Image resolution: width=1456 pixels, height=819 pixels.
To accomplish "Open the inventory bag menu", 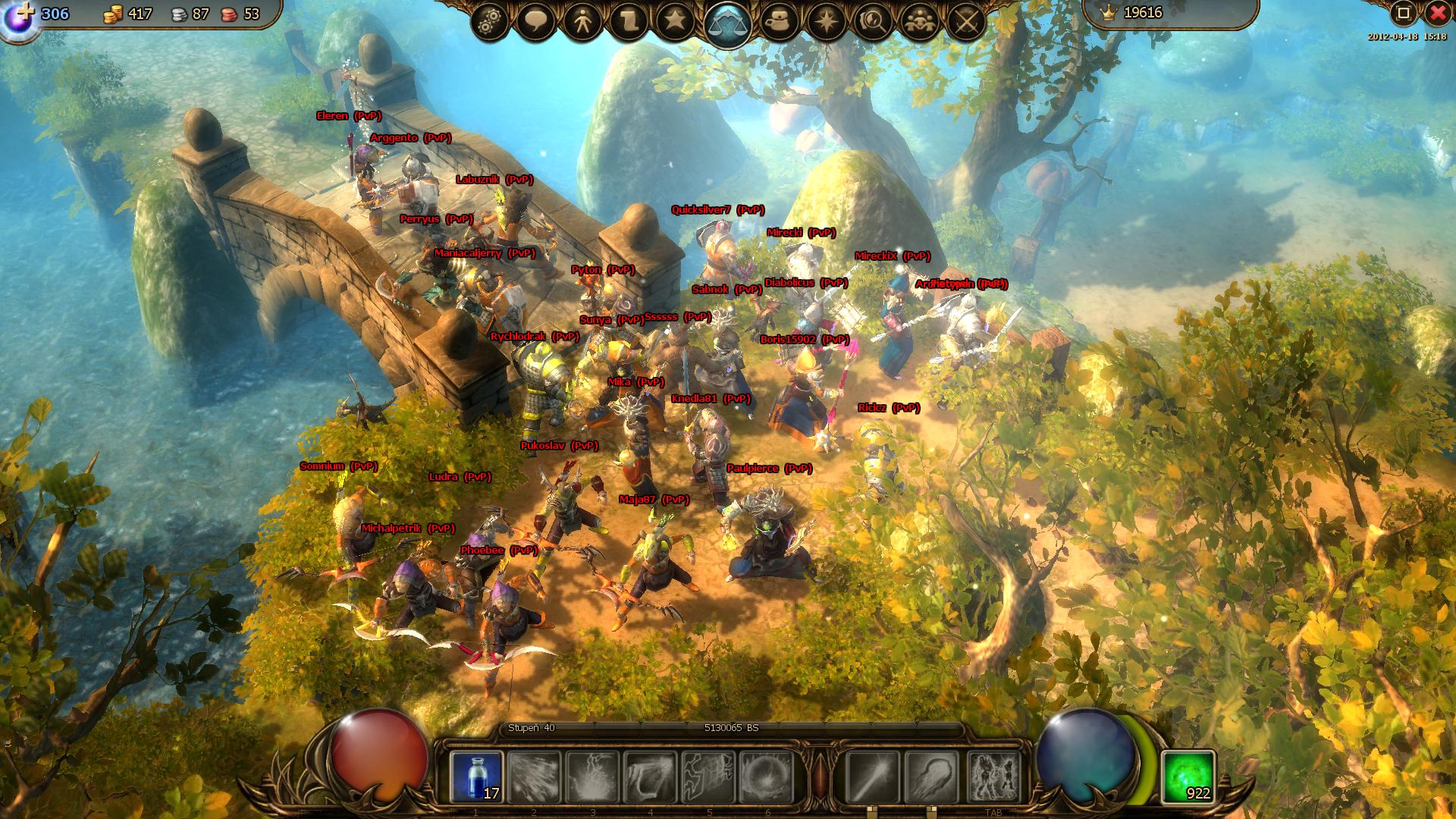I will (x=780, y=22).
